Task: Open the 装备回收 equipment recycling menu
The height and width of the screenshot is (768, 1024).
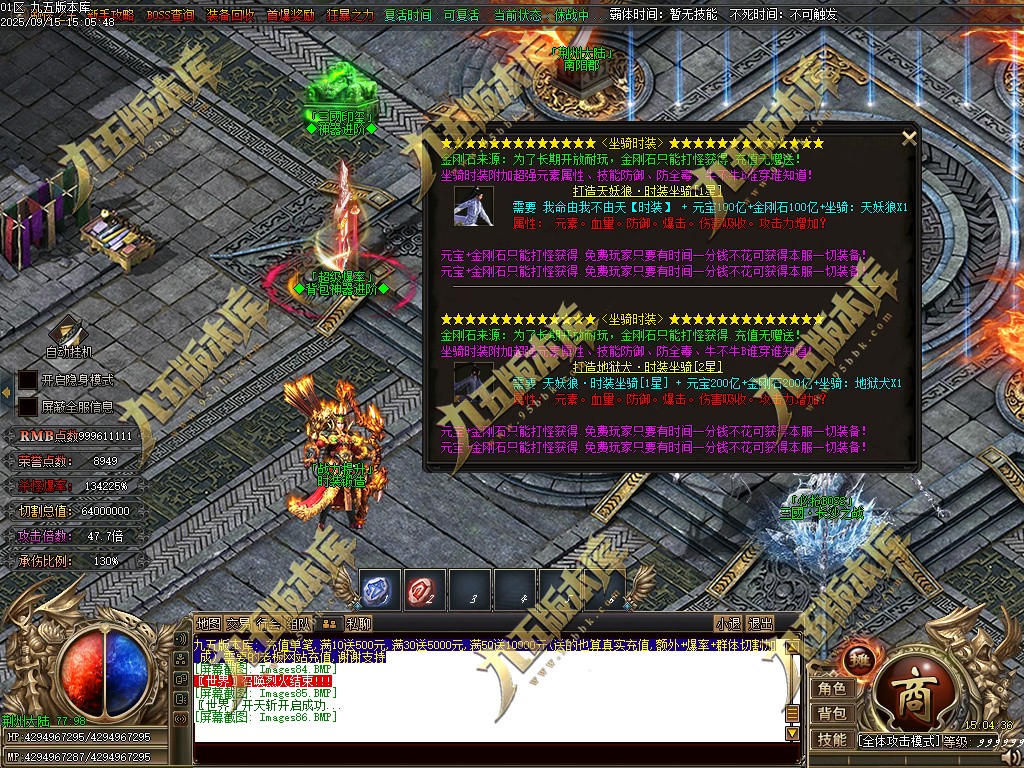Action: tap(230, 16)
